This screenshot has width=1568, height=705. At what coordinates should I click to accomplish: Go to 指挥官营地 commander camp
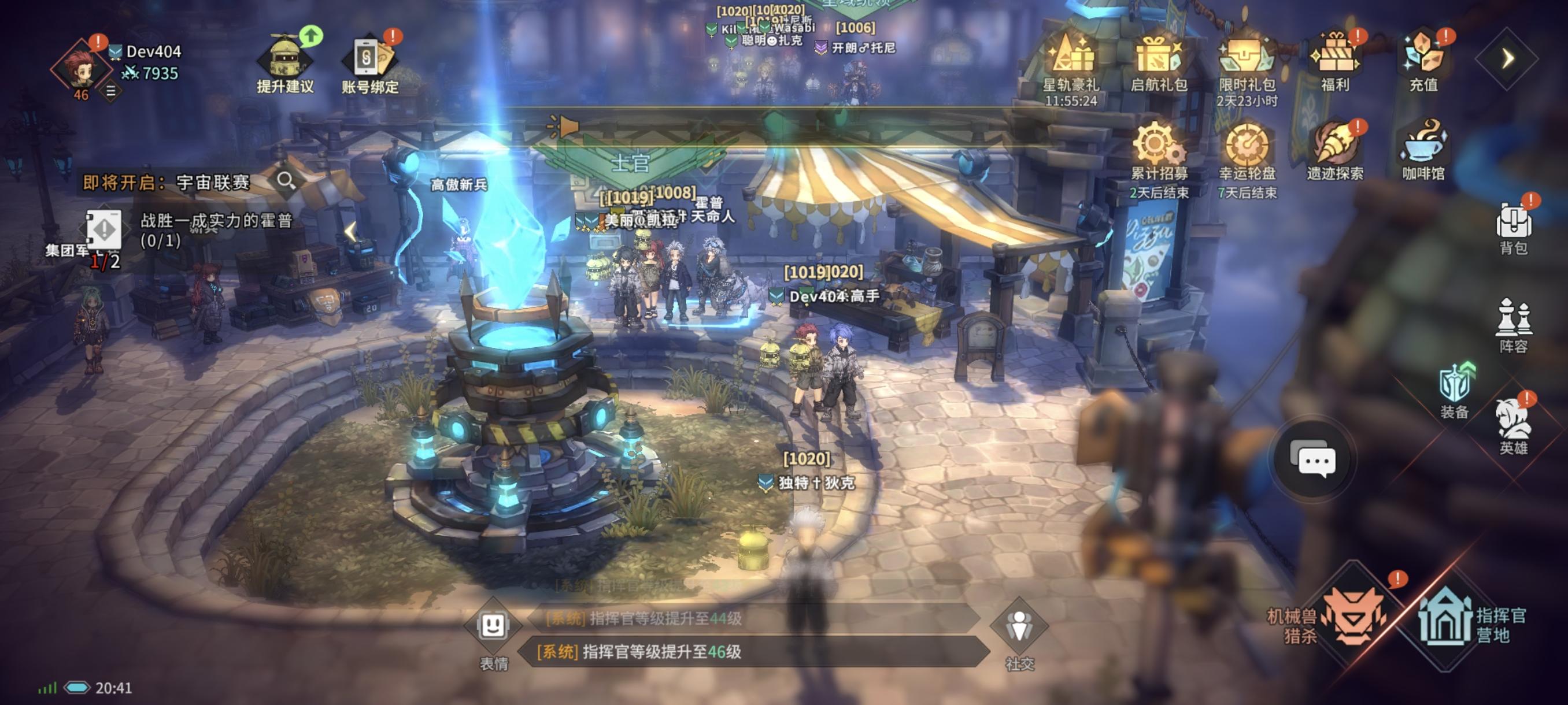1461,621
